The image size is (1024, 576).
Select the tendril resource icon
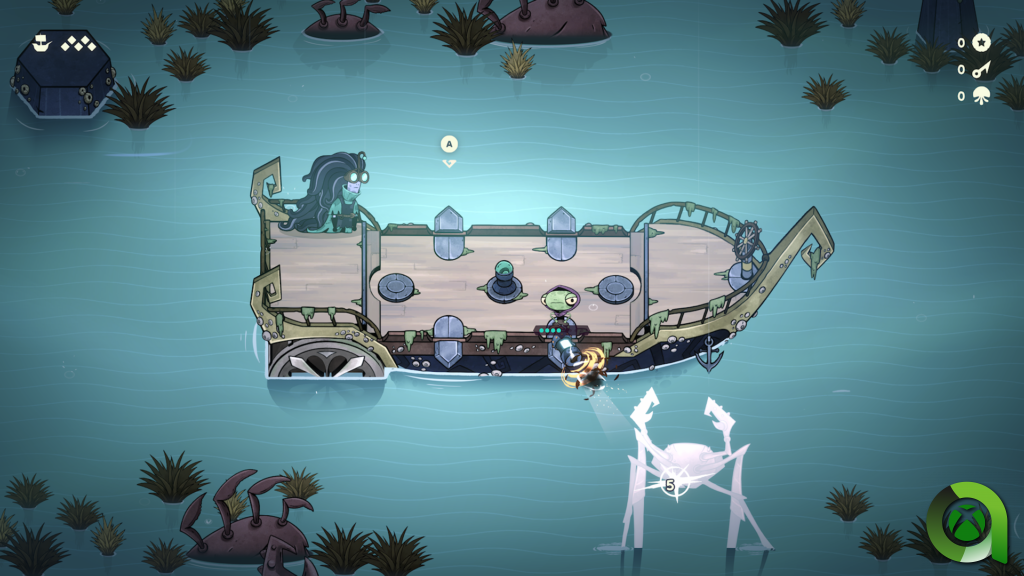pos(981,96)
